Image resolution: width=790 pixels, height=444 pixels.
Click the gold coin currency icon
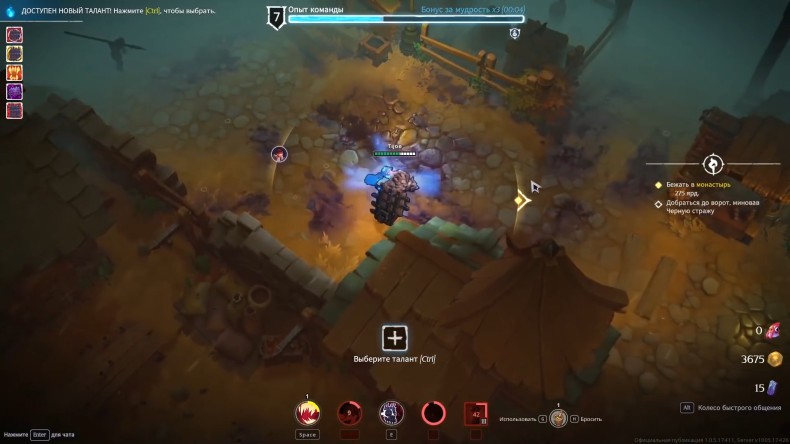[774, 359]
